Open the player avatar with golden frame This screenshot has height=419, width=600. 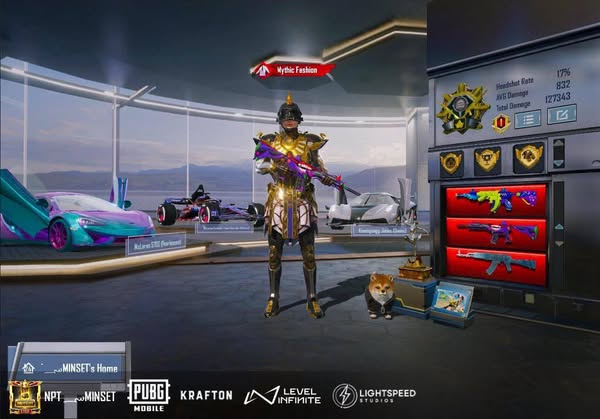click(23, 397)
